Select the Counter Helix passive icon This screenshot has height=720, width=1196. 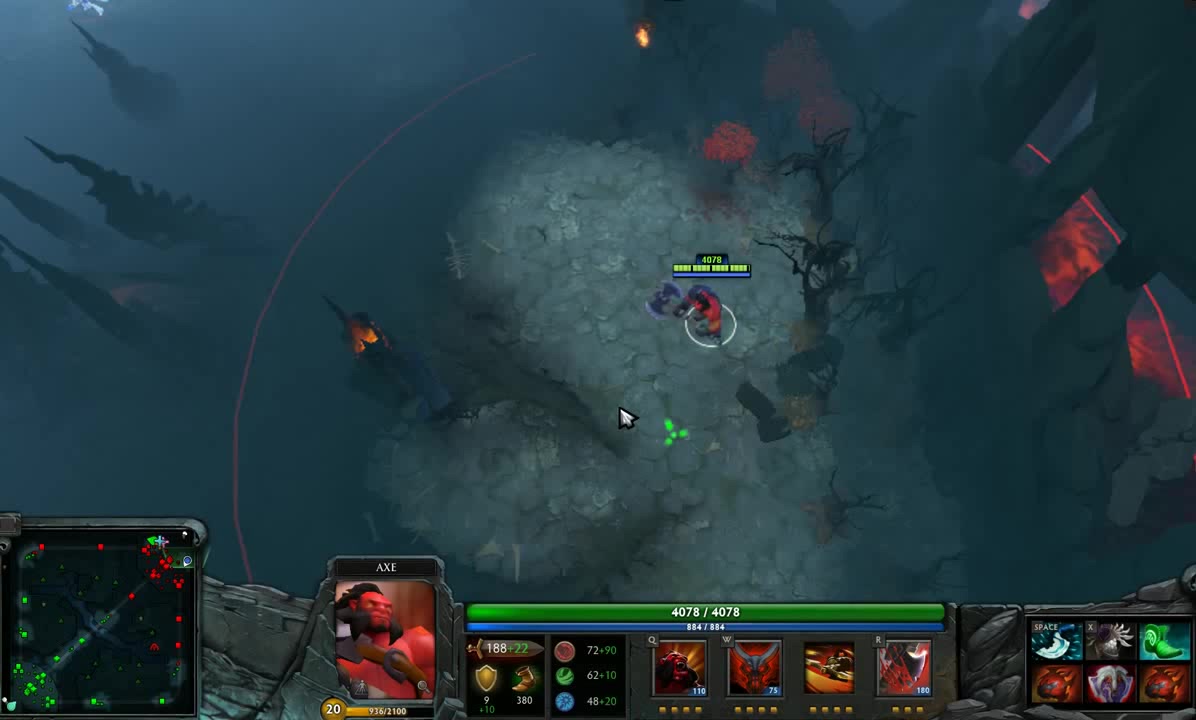pyautogui.click(x=829, y=668)
